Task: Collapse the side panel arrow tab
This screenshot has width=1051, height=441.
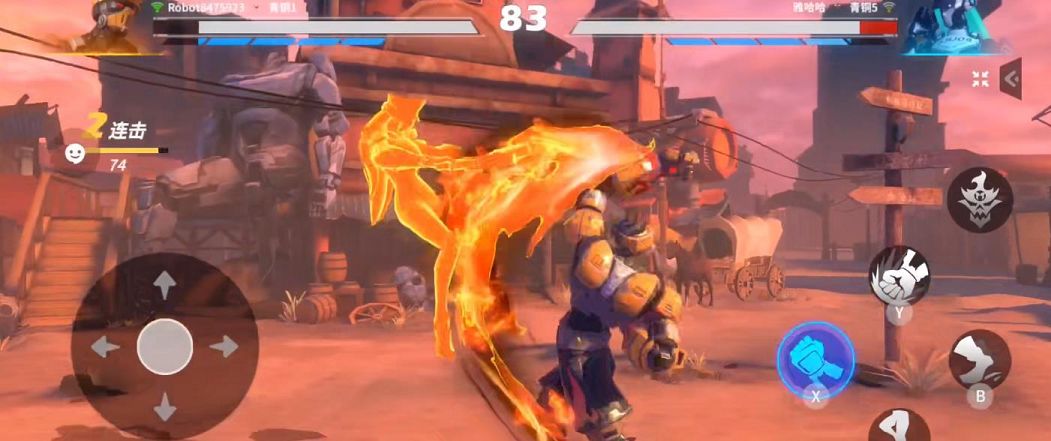Action: click(x=1011, y=79)
